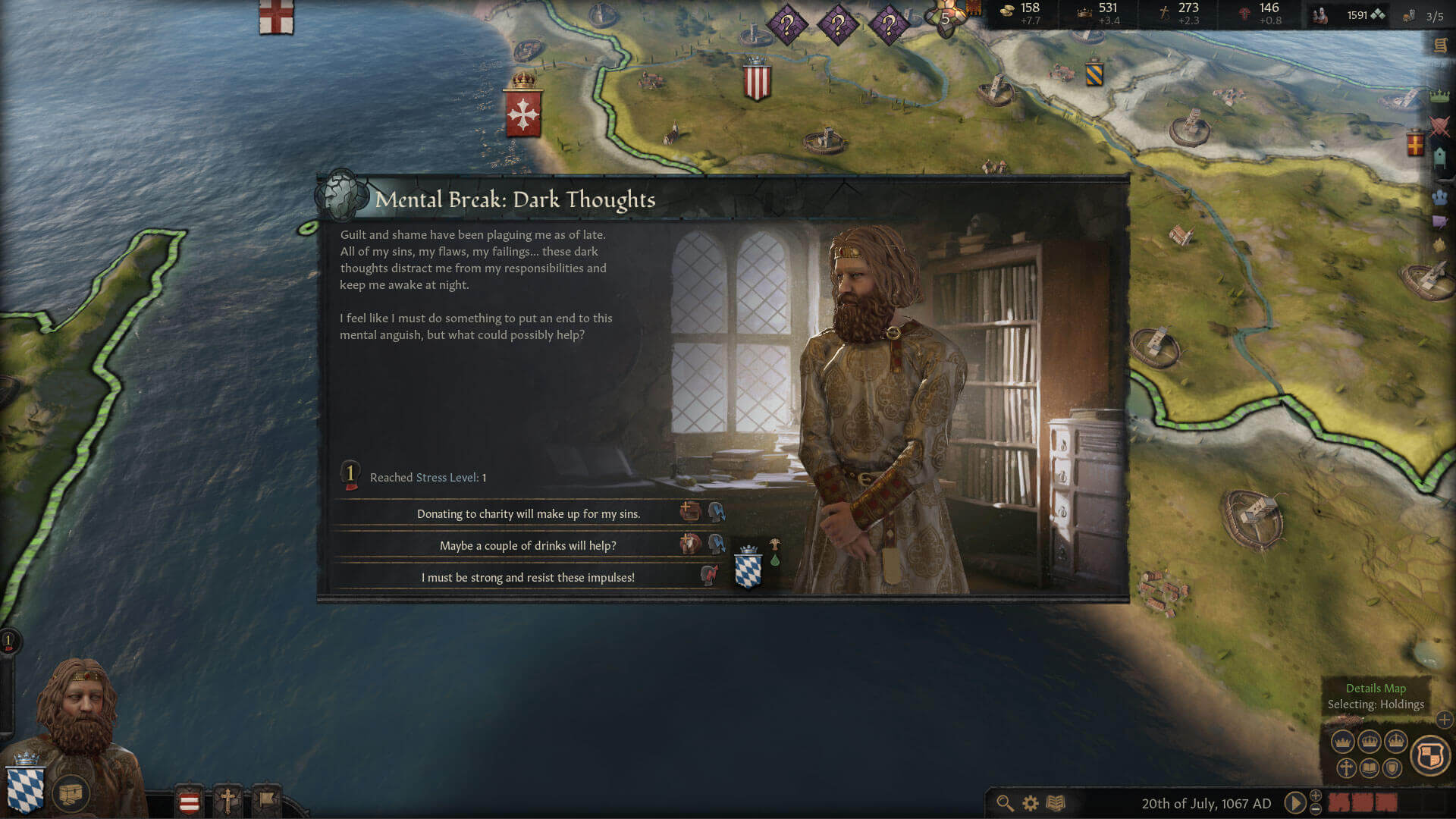Decrease game speed with the minus button
This screenshot has height=819, width=1456.
[1316, 809]
